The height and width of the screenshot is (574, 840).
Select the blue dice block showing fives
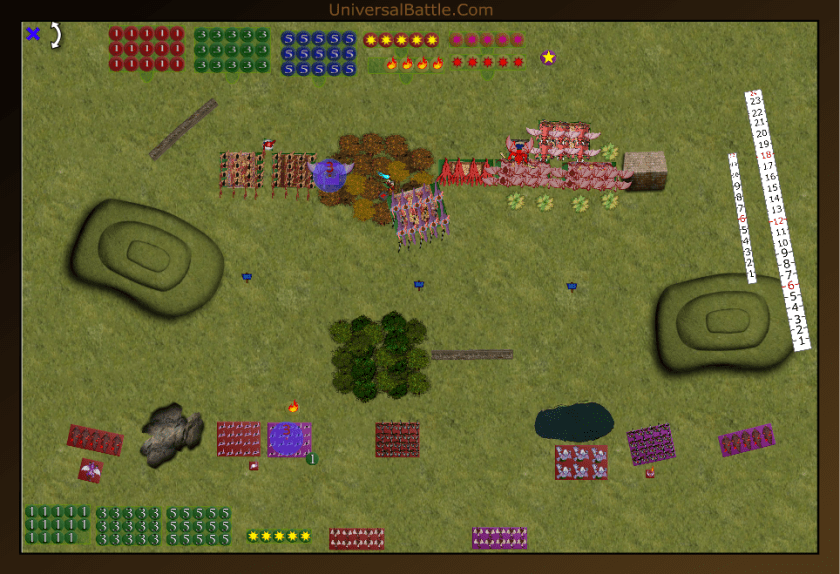[318, 54]
